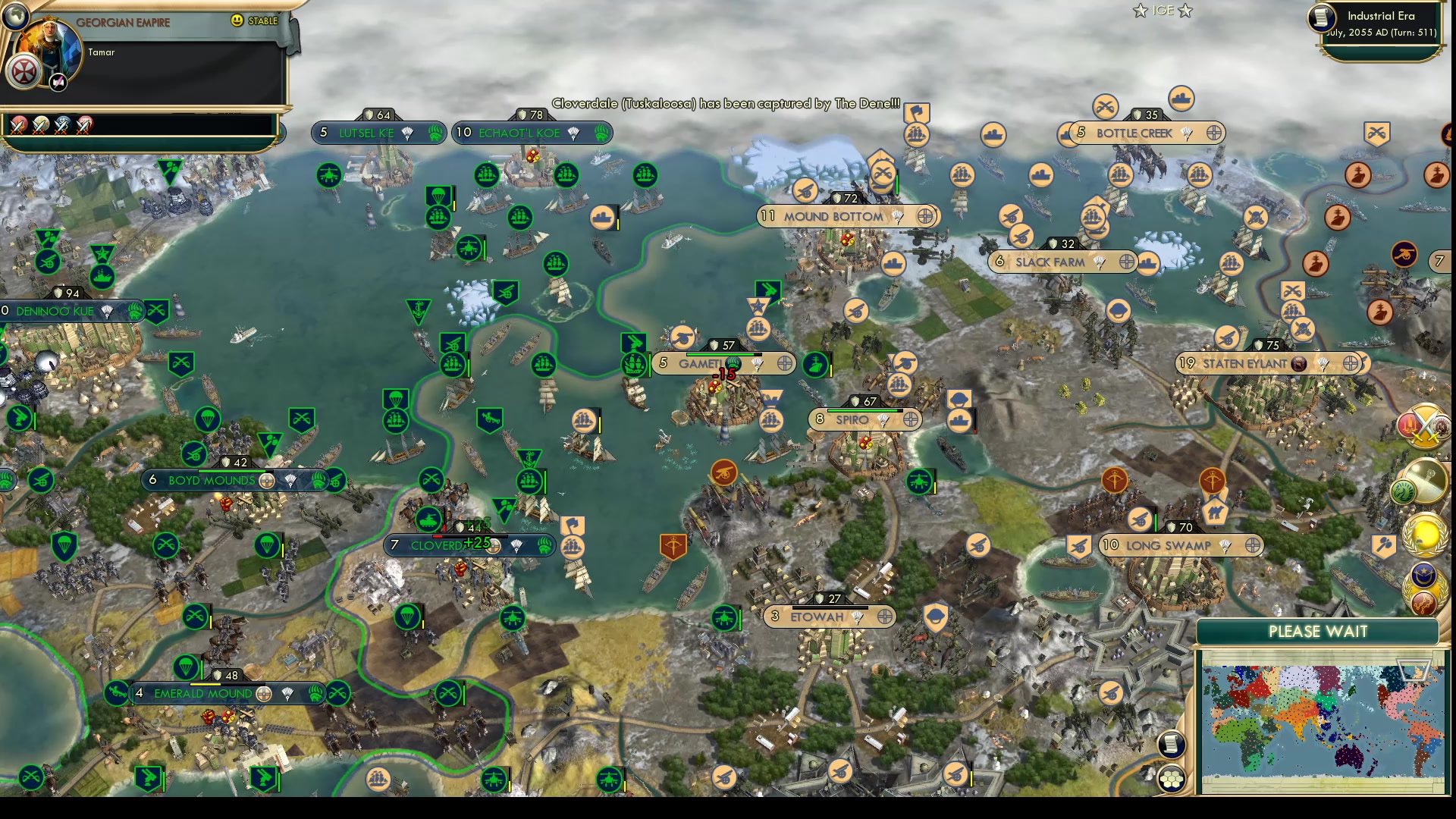
Task: Open the IGE in-game editor
Action: tap(1162, 11)
